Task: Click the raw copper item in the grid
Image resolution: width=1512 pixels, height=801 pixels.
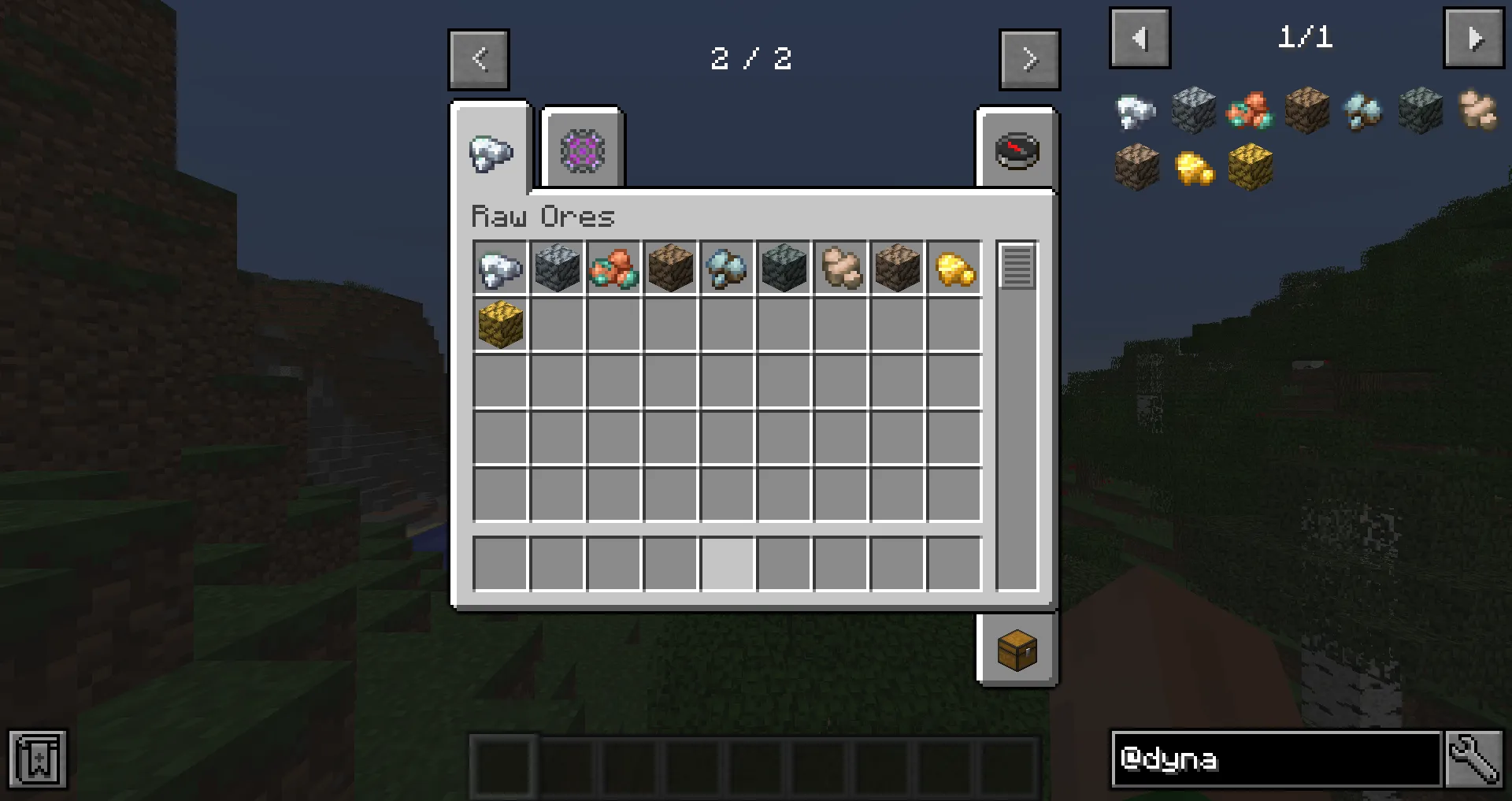Action: click(x=613, y=268)
